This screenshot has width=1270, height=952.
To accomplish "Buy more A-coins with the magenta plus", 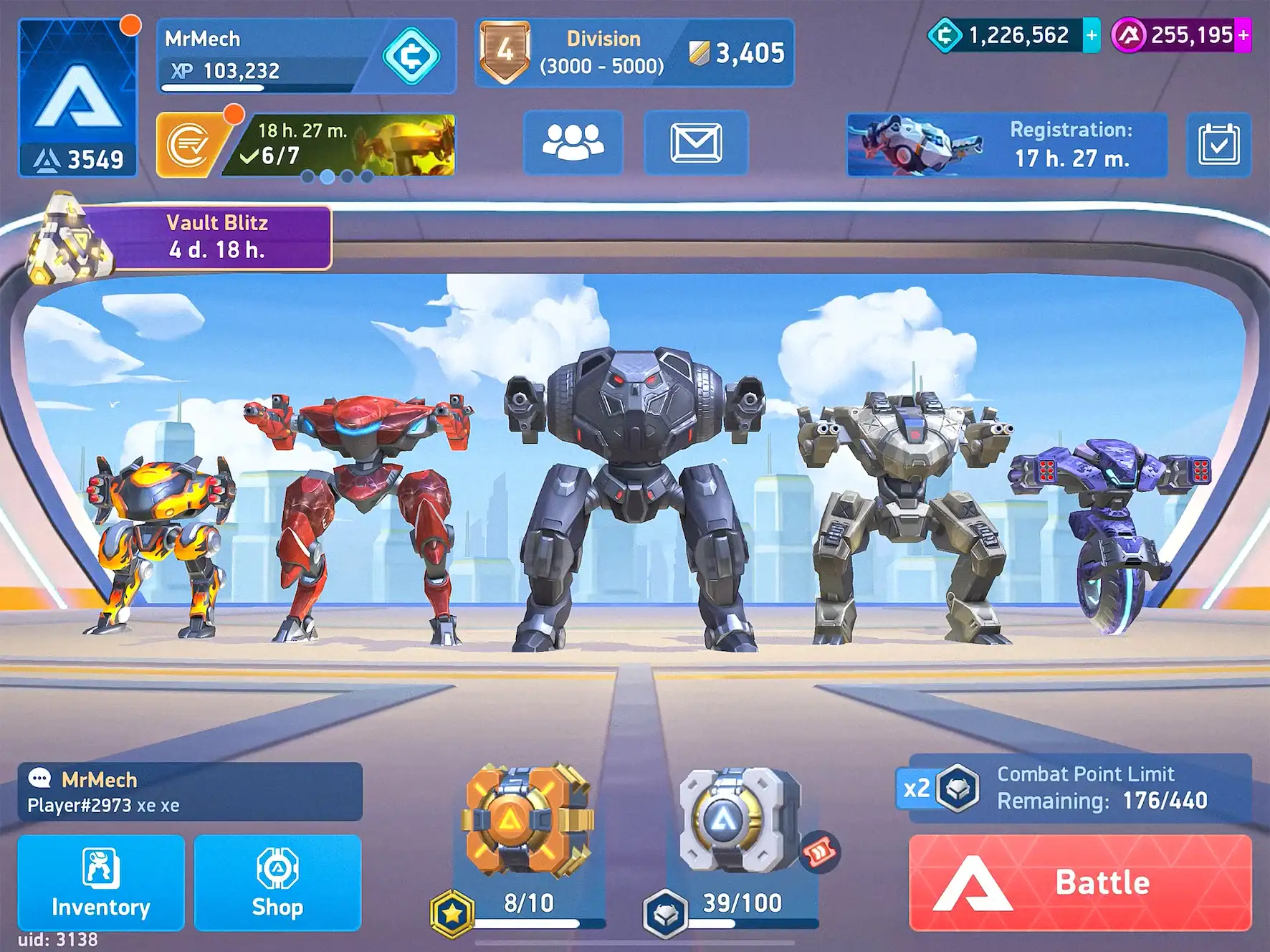I will click(1243, 35).
